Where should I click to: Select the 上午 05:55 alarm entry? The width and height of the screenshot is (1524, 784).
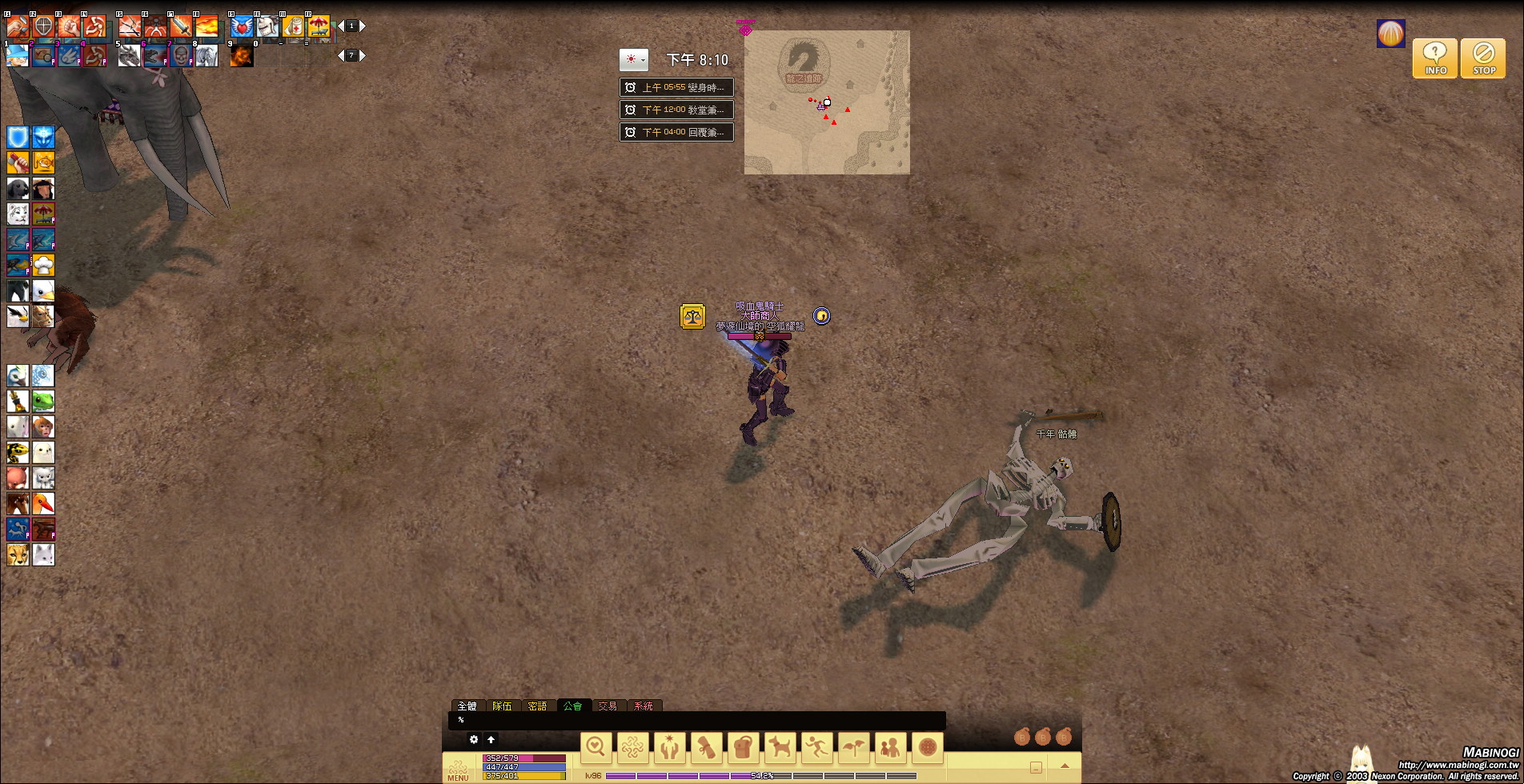(x=676, y=87)
